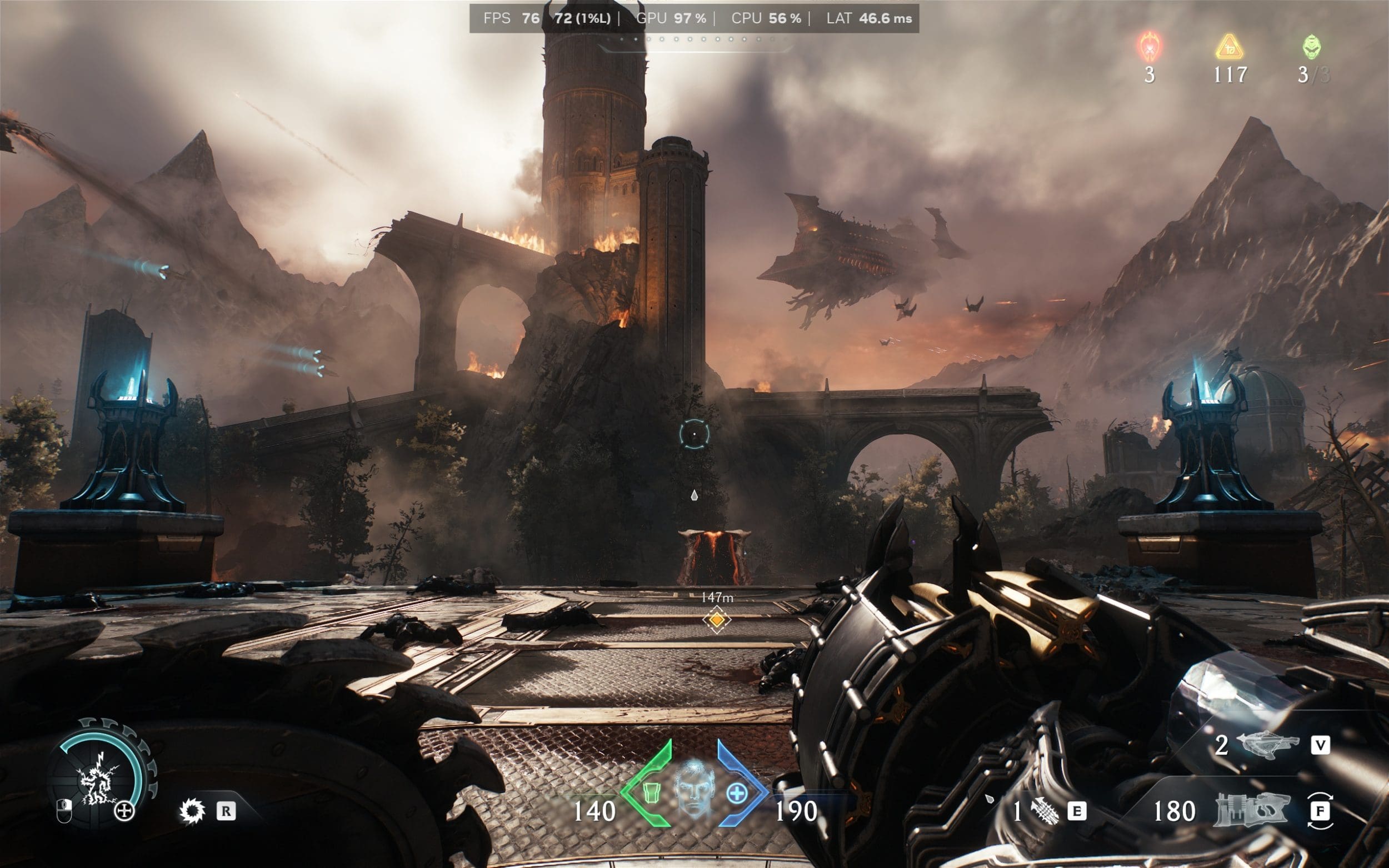Select the green armor icon
Screen dimensions: 1389x868
pyautogui.click(x=650, y=793)
